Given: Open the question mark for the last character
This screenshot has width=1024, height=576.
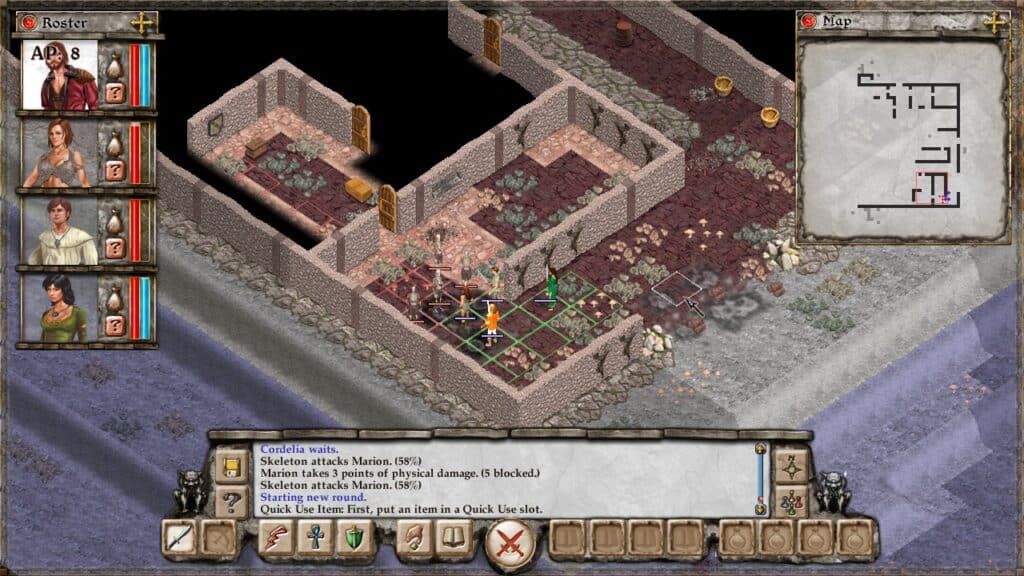Looking at the screenshot, I should 114,325.
